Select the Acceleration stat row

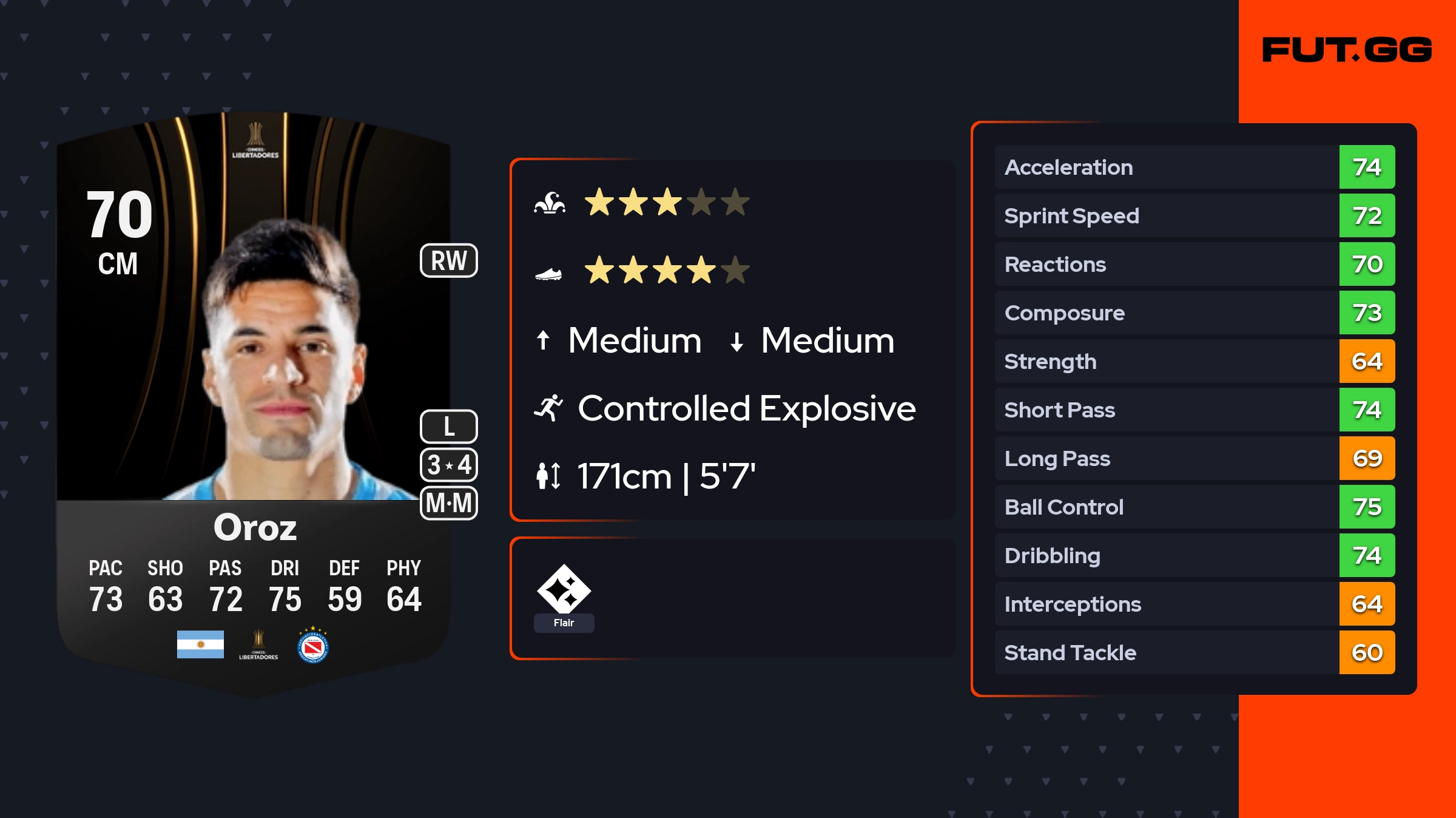click(1194, 167)
